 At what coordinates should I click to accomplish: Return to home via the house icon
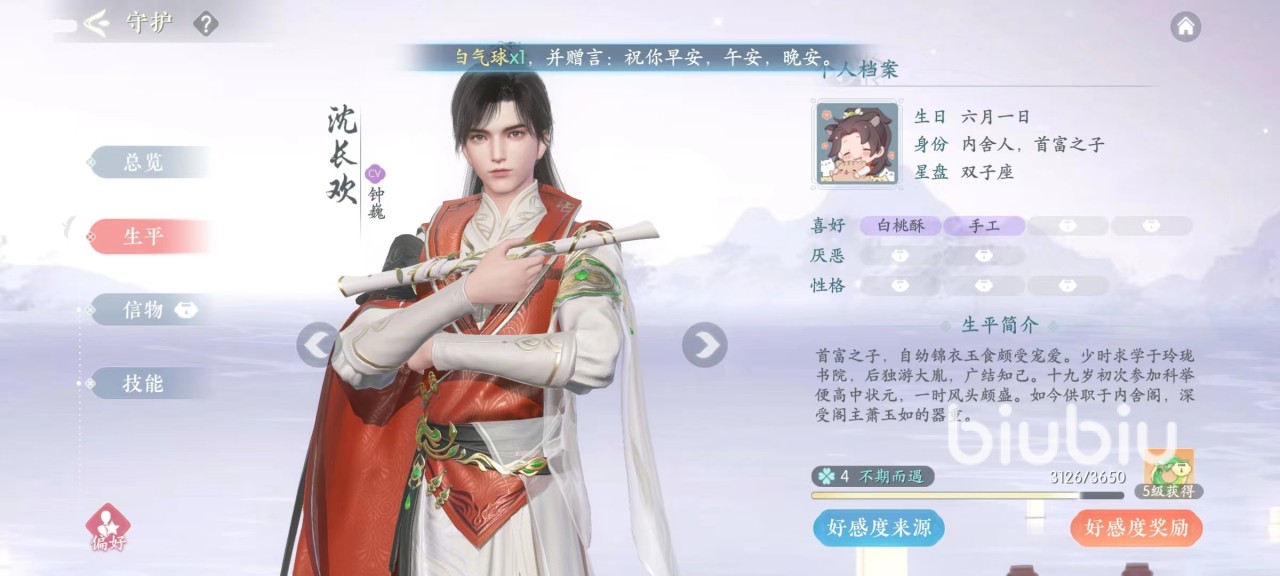pyautogui.click(x=1185, y=26)
